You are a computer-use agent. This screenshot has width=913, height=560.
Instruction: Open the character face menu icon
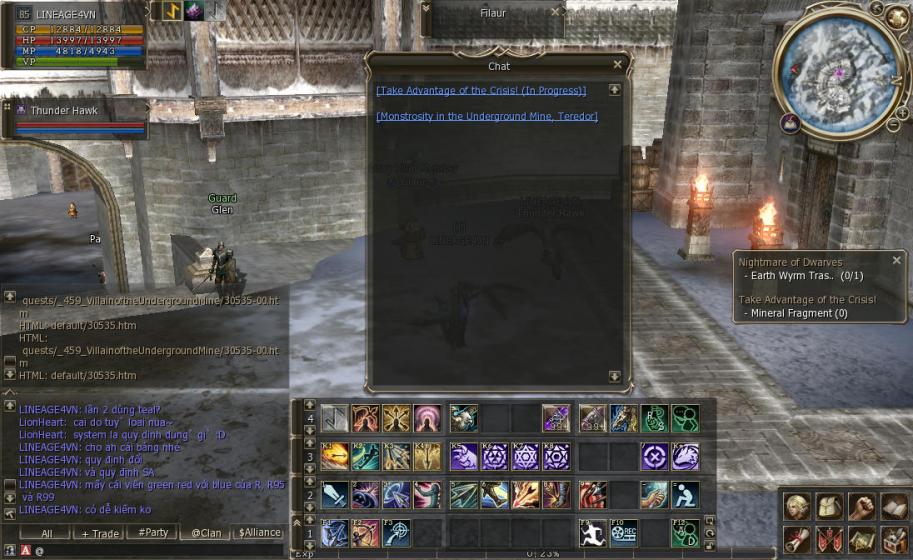[x=796, y=507]
